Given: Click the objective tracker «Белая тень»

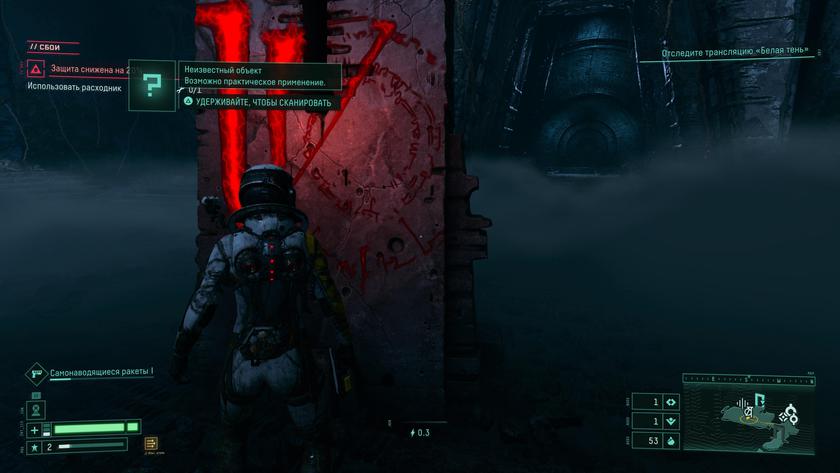Looking at the screenshot, I should pyautogui.click(x=734, y=53).
